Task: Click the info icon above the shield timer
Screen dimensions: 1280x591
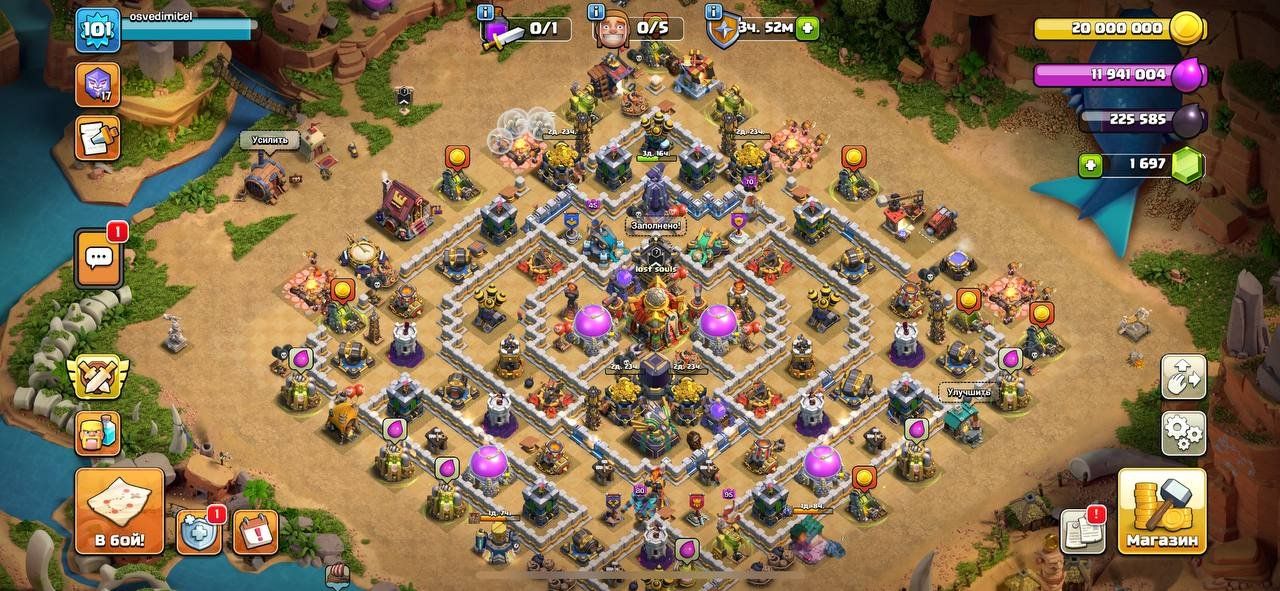Action: click(713, 12)
